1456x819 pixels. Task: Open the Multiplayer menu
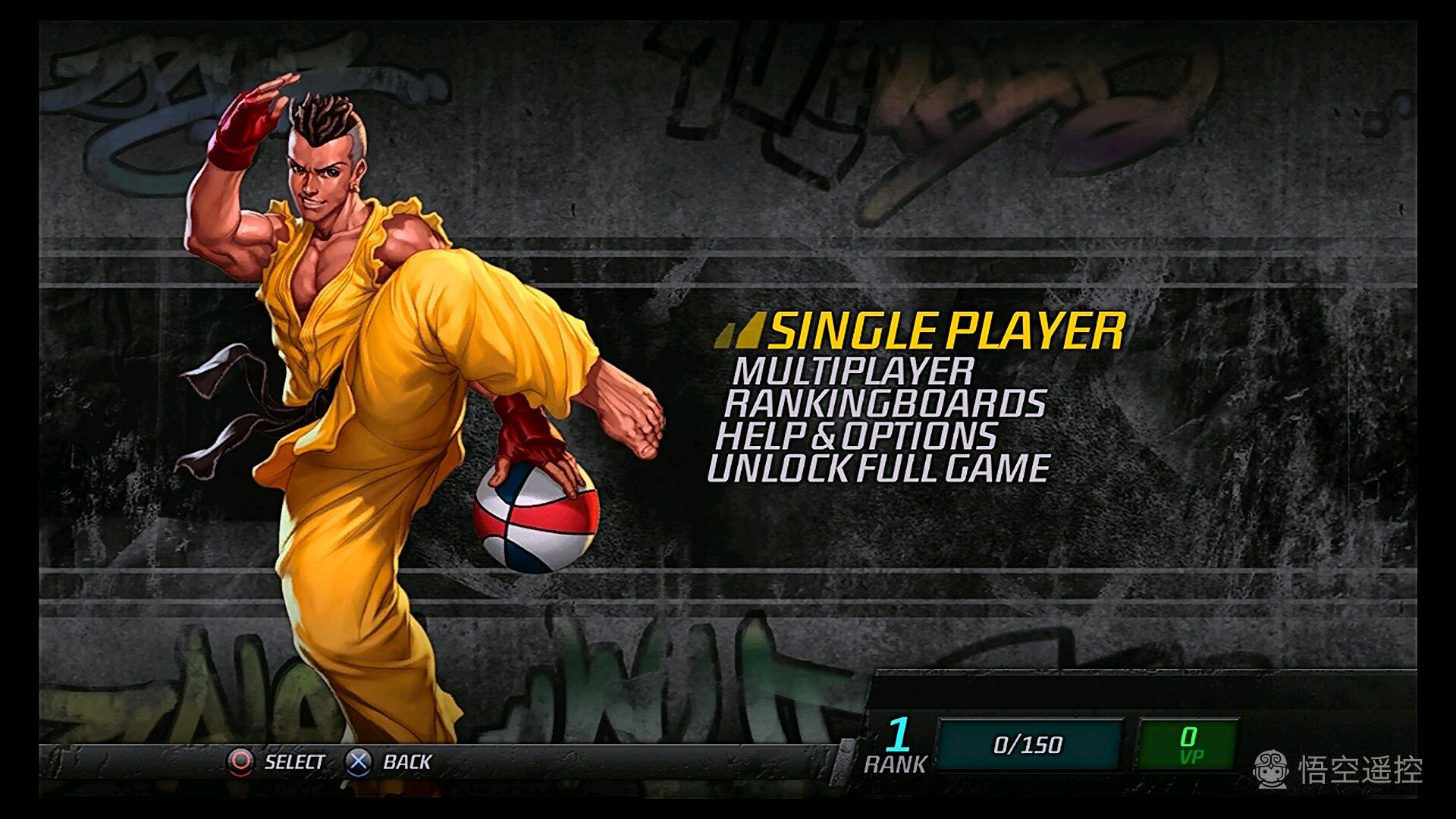pos(852,372)
